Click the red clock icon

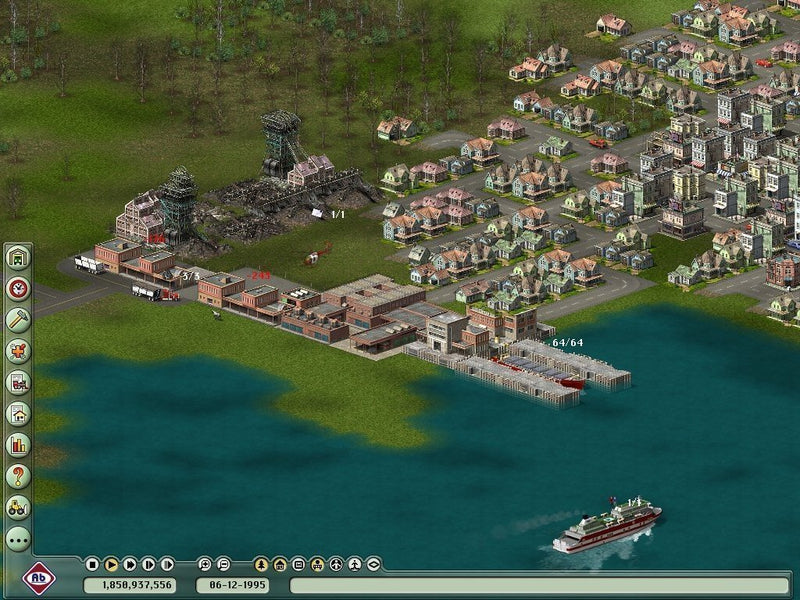coord(18,289)
